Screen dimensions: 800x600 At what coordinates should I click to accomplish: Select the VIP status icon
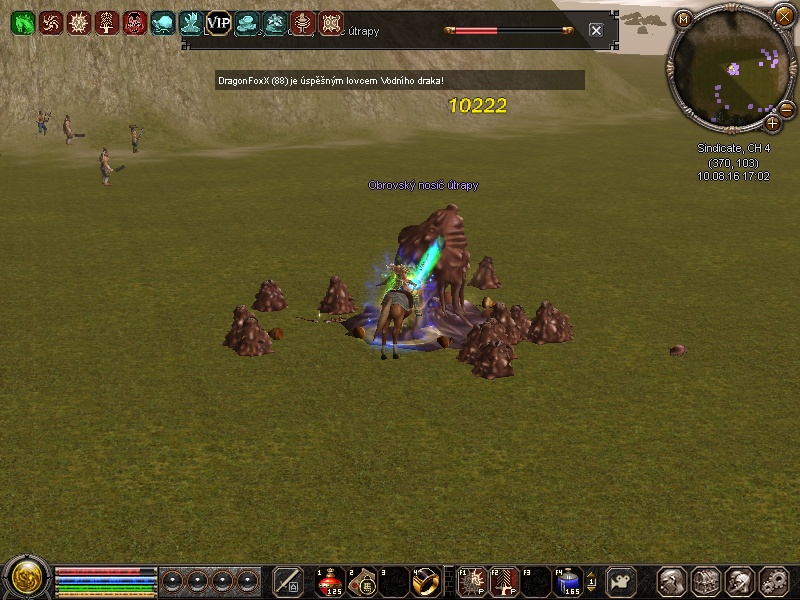pyautogui.click(x=218, y=22)
